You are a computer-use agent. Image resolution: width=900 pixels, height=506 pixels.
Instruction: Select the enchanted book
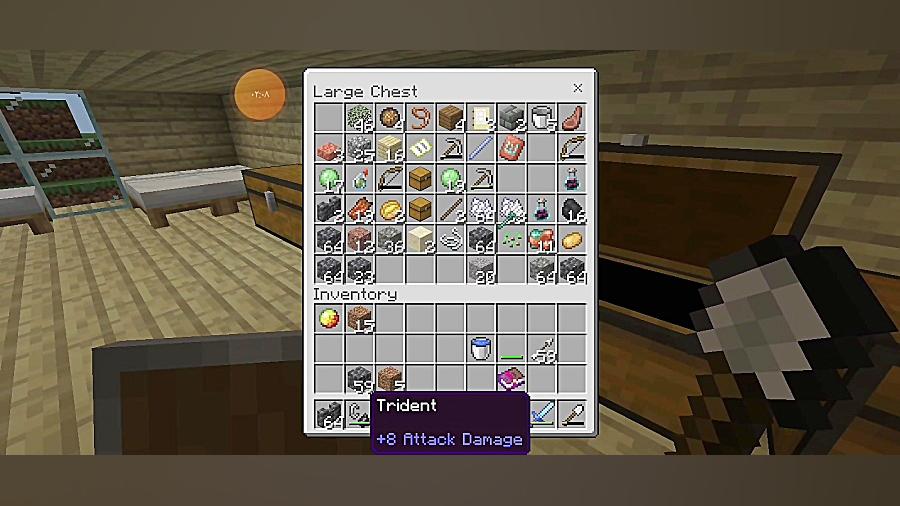[512, 380]
